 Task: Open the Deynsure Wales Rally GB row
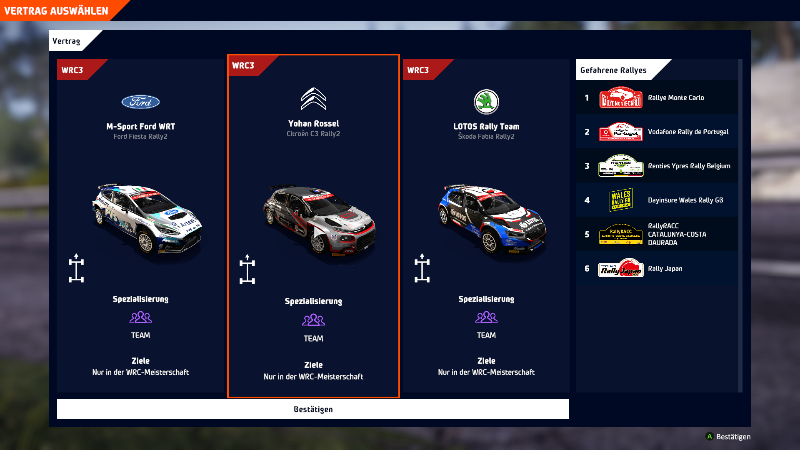[657, 200]
